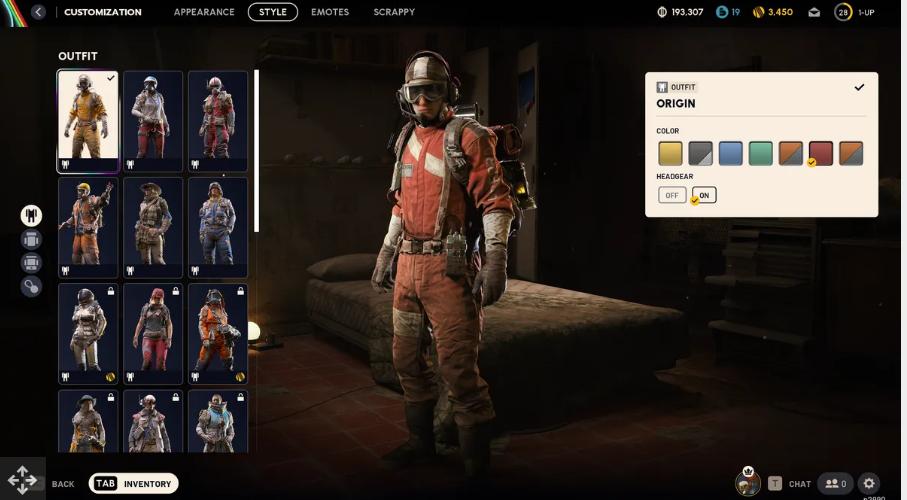907x500 pixels.
Task: Open the mail inbox envelope icon
Action: click(x=815, y=12)
